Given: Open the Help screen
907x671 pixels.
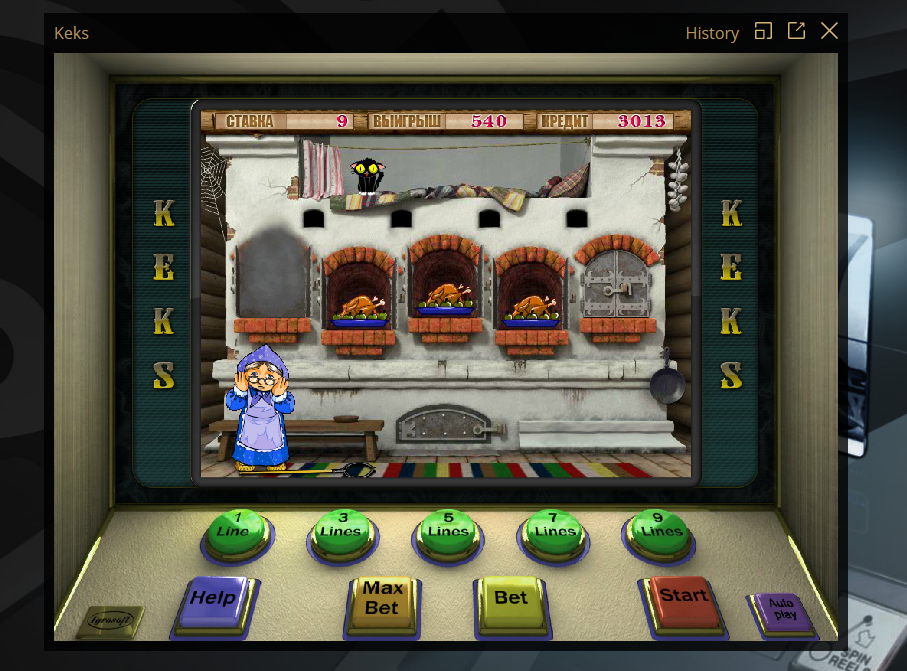Looking at the screenshot, I should click(214, 599).
